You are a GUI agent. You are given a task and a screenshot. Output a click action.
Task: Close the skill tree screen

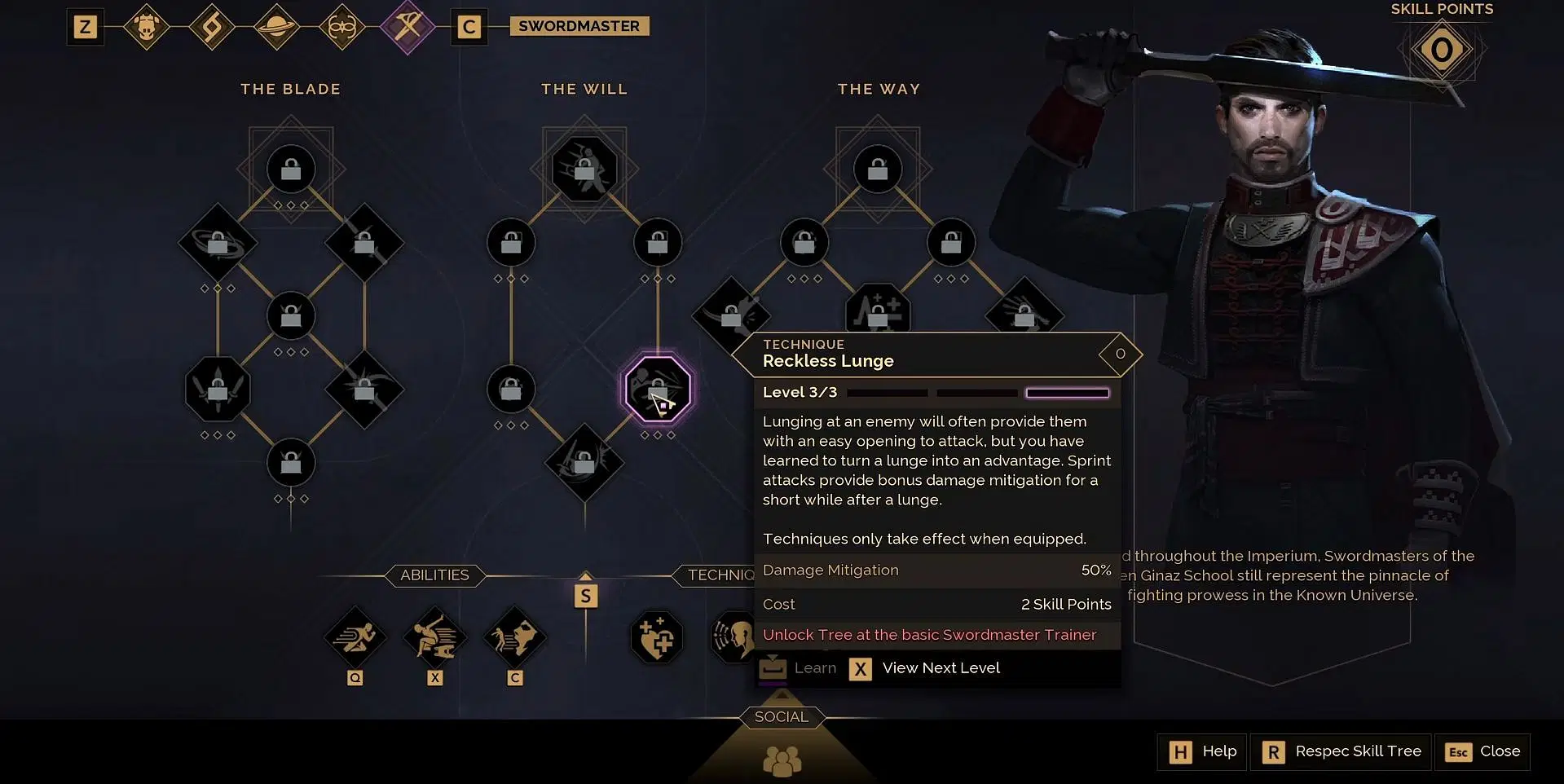click(1482, 751)
